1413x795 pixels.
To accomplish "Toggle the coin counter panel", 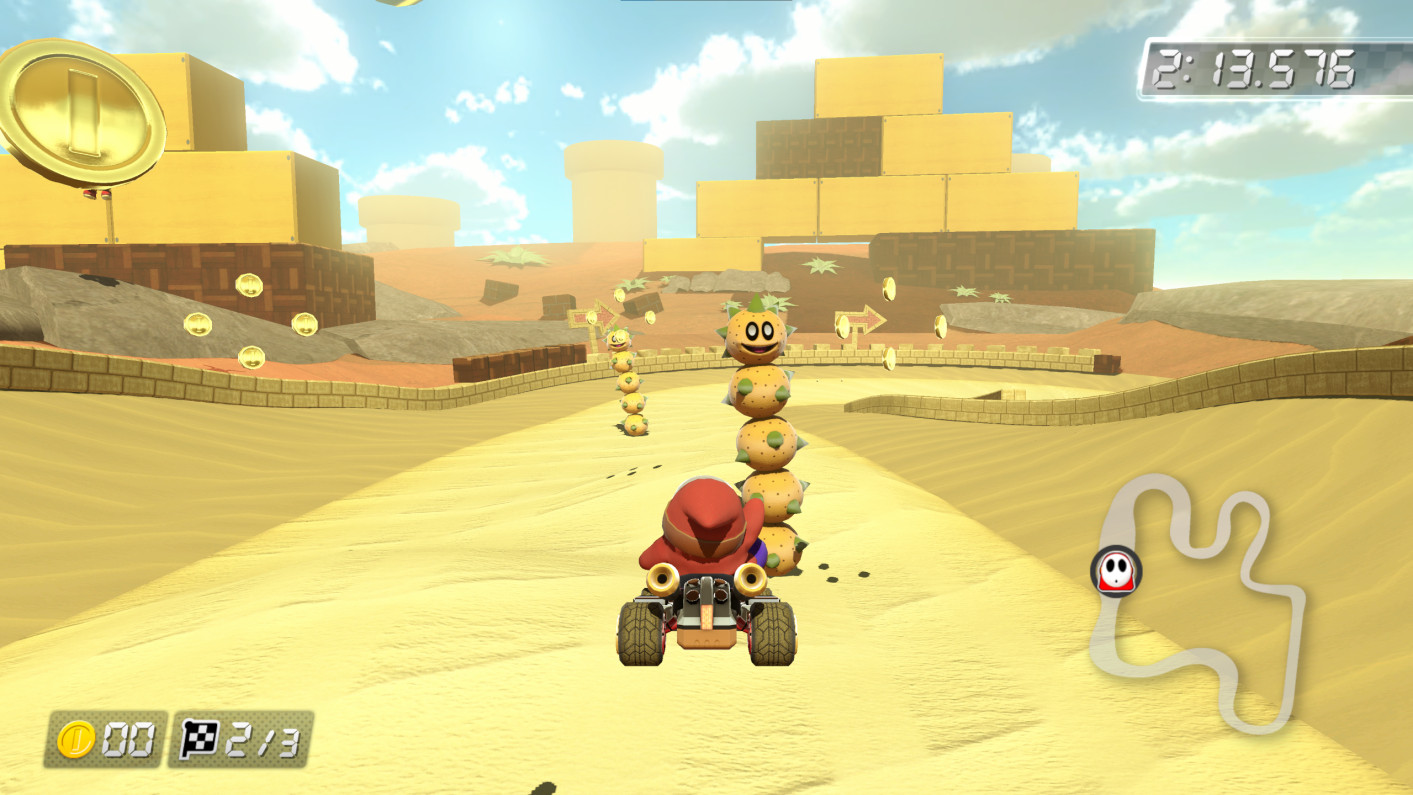I will click(105, 740).
